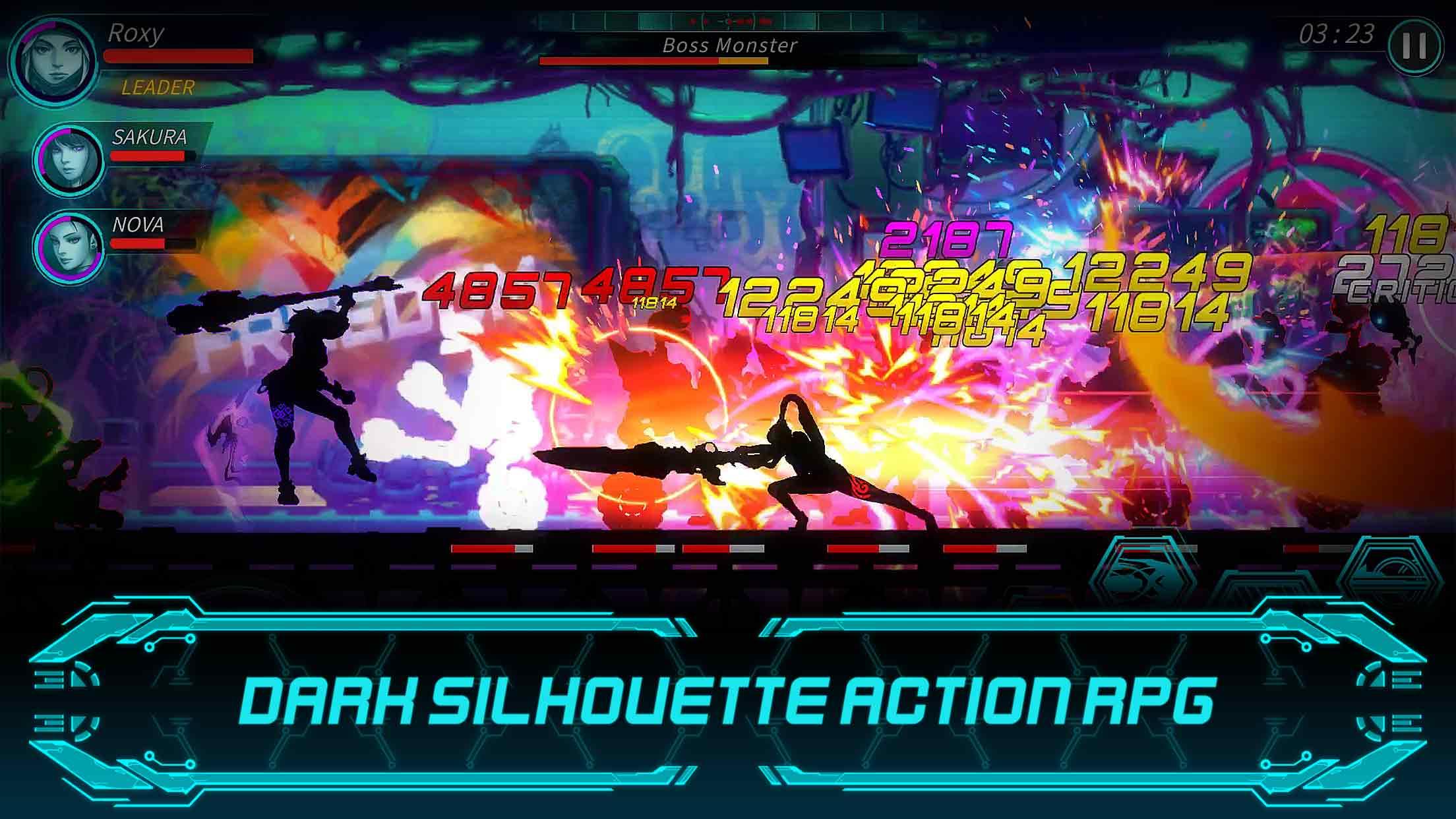Screen dimensions: 1456x819
Task: Tap the LEADER label under Roxy
Action: coord(153,86)
